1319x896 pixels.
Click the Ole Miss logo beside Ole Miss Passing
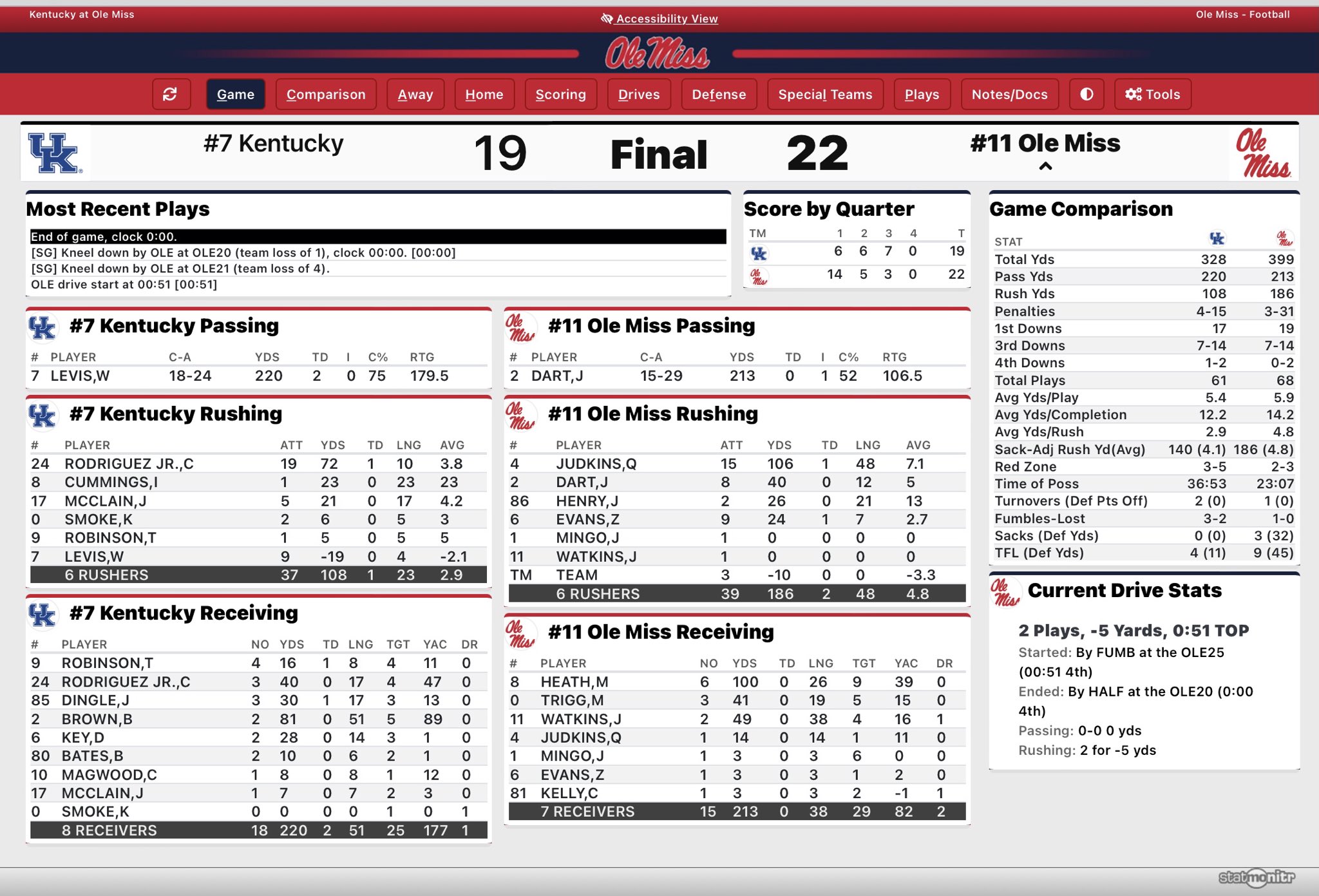[522, 327]
